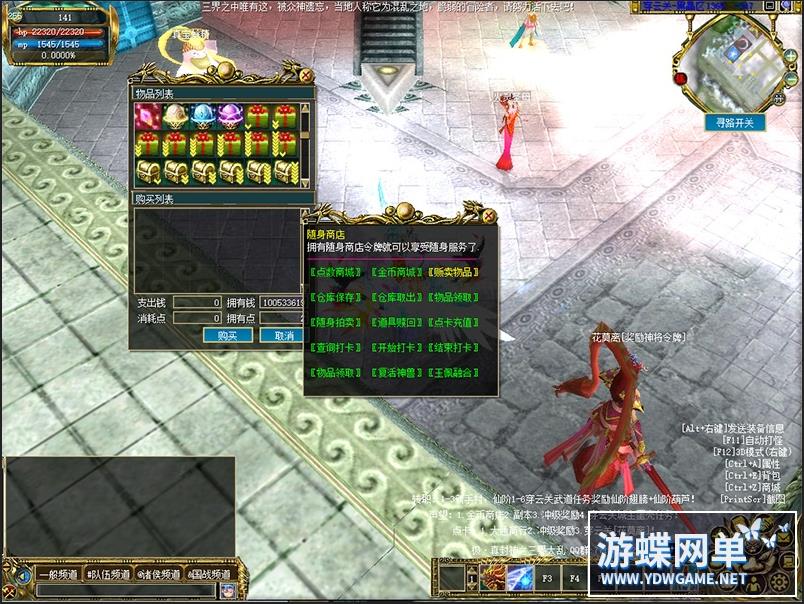Open the 金币商城 gold shop
Screen dimensions: 804x604
pyautogui.click(x=396, y=272)
